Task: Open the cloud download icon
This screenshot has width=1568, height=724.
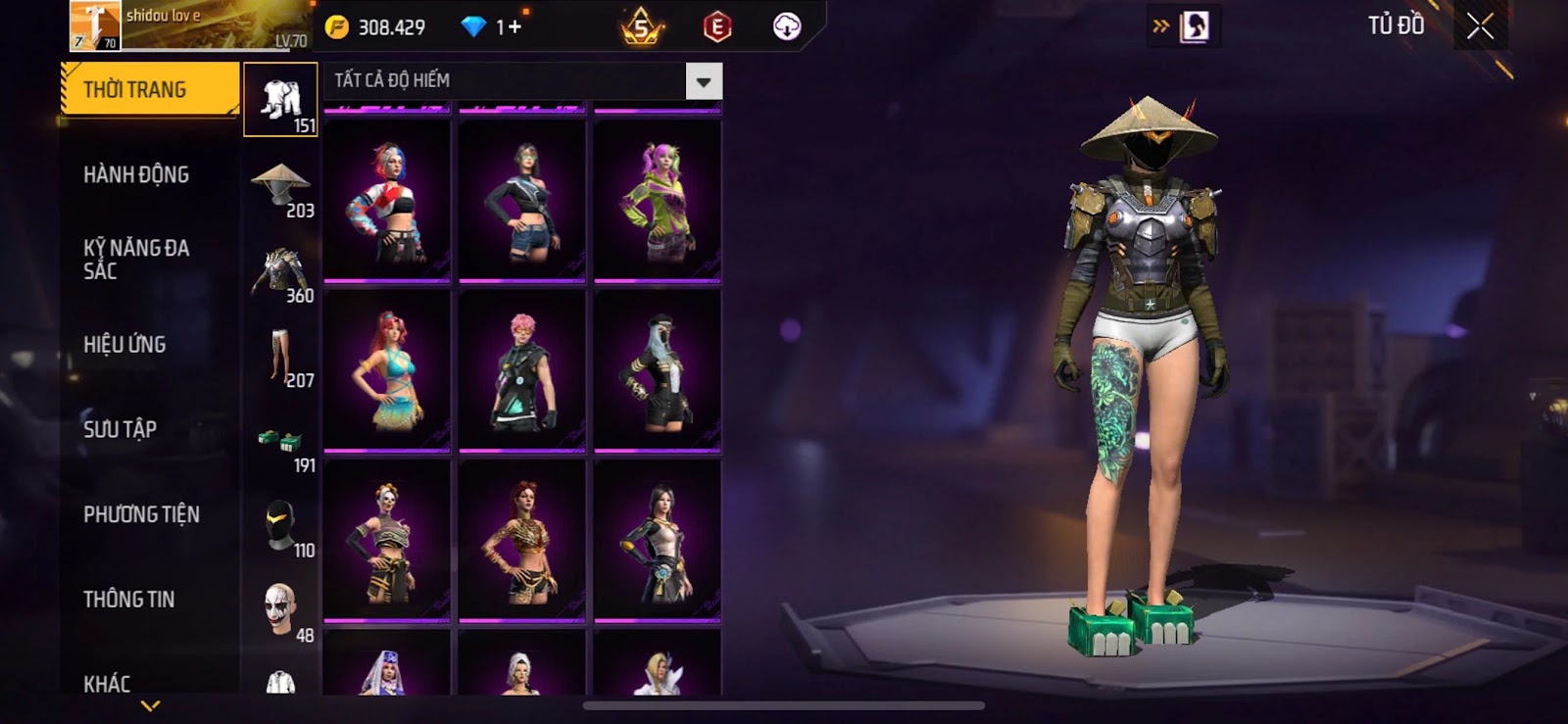Action: tap(786, 26)
